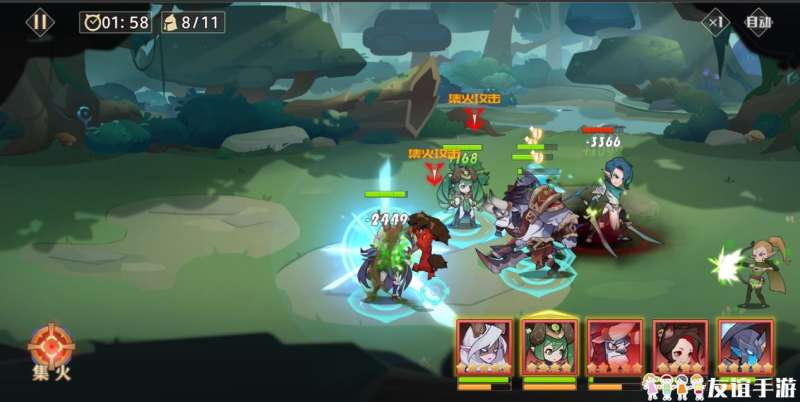Viewport: 800px width, 402px height.
Task: Choose the blue armored knight hero portrait
Action: coord(743,347)
